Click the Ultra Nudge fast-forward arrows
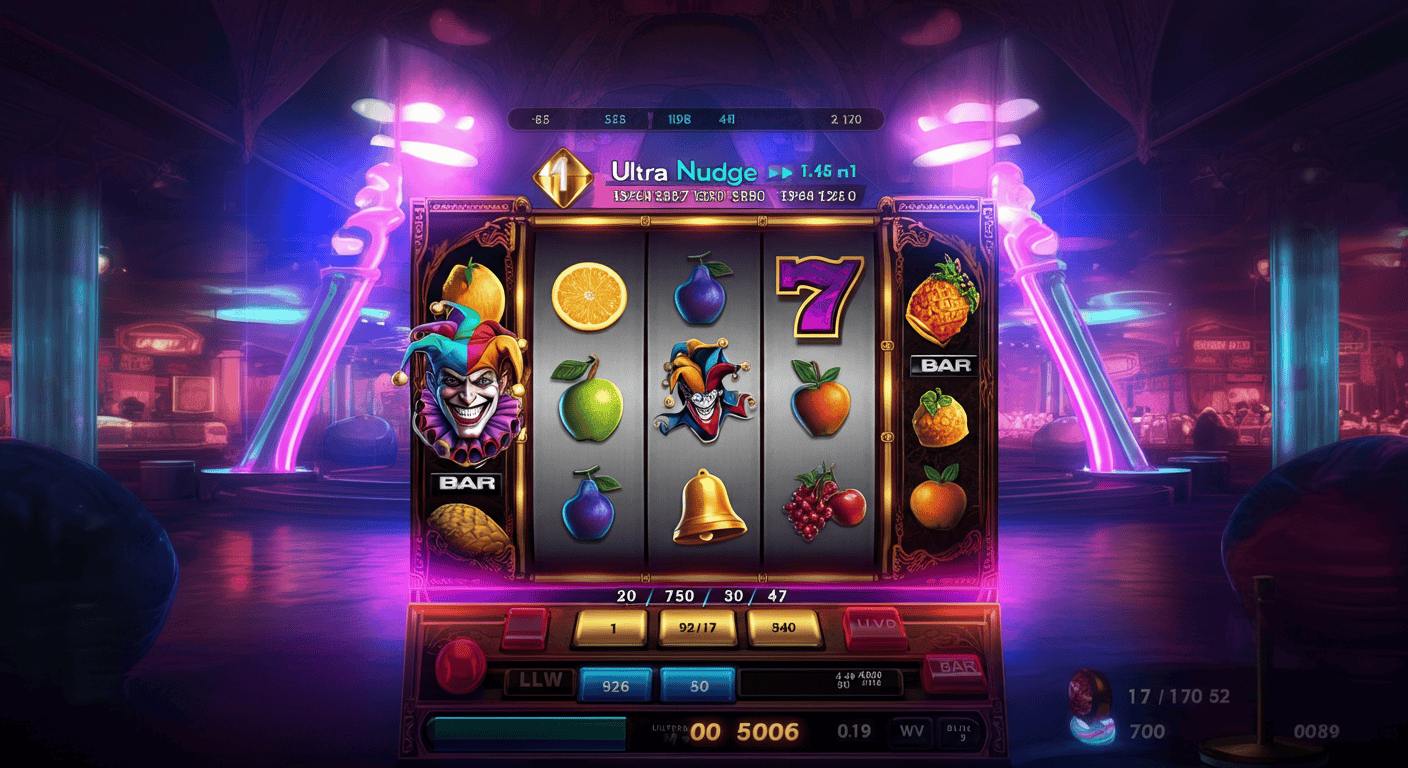Screen dimensions: 1408x768 pos(780,172)
